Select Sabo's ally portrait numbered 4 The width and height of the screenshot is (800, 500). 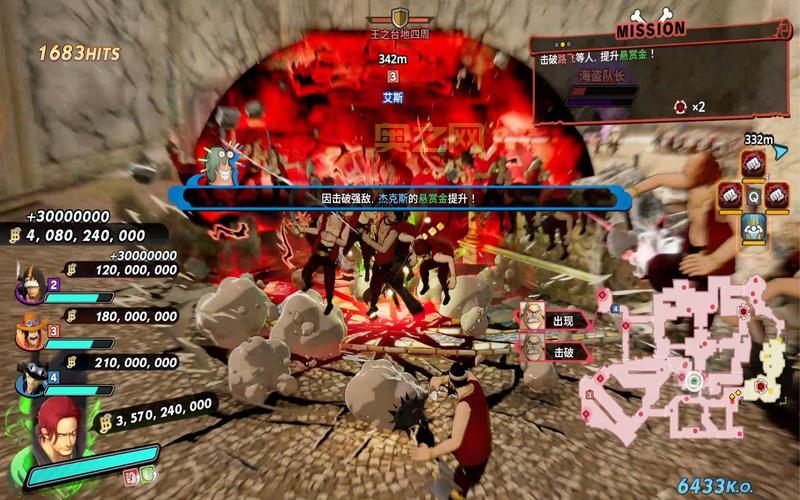[x=29, y=376]
